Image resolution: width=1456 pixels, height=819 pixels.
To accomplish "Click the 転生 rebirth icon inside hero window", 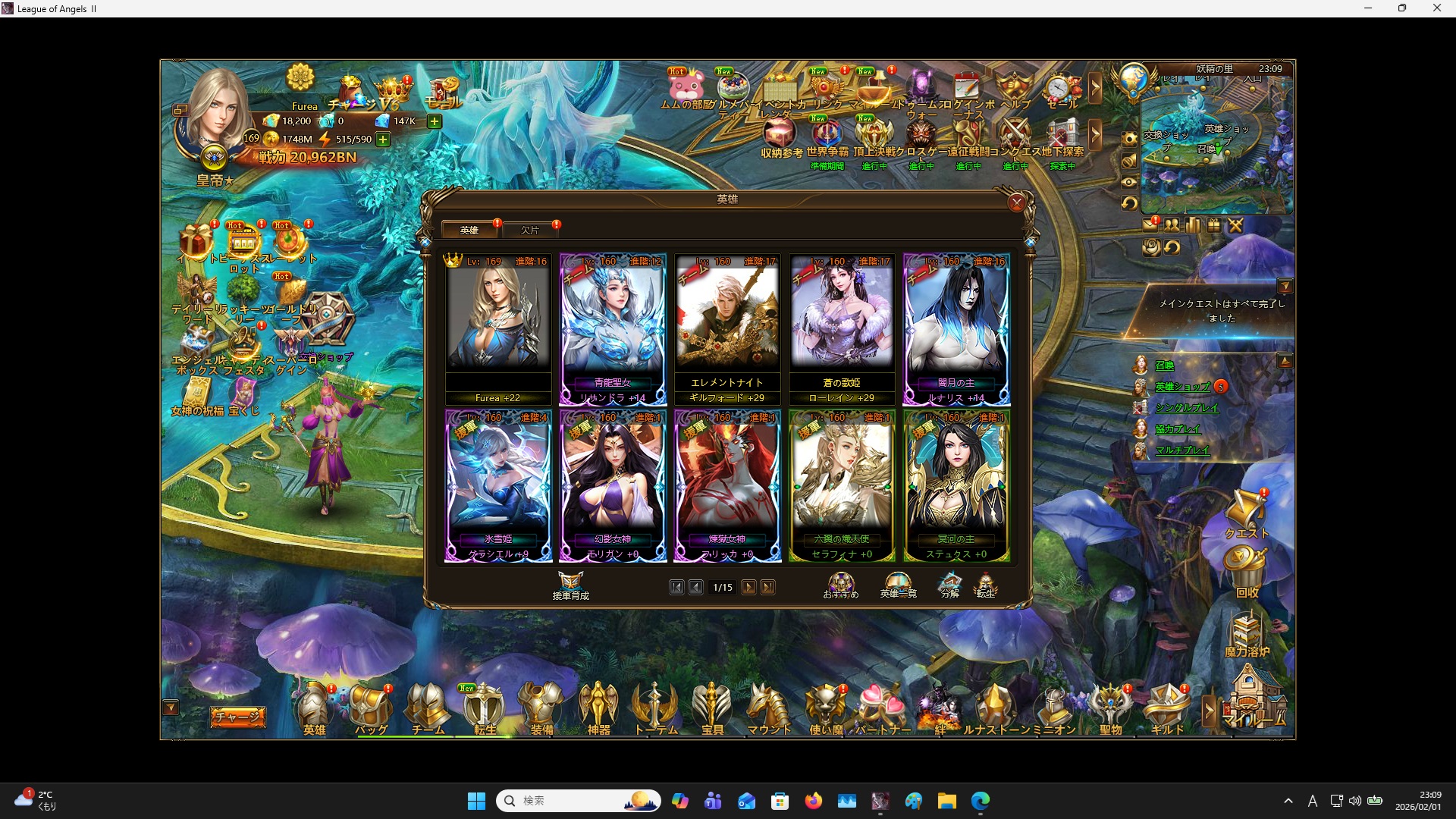I will pyautogui.click(x=987, y=584).
